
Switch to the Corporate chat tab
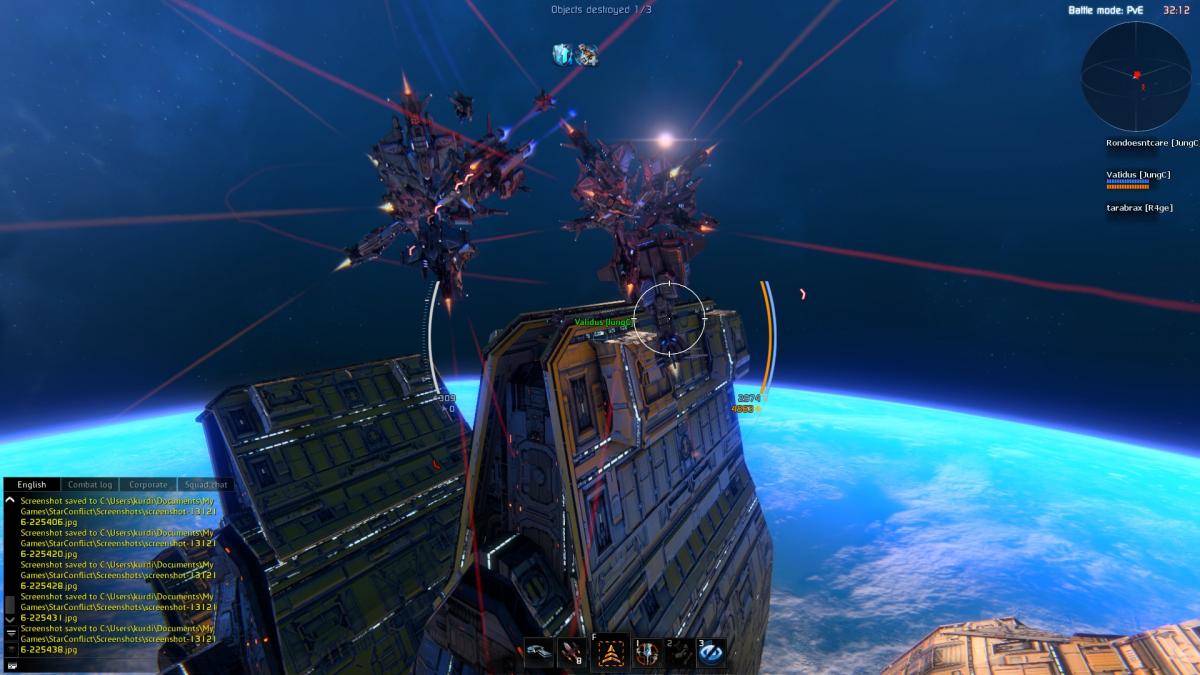point(148,485)
